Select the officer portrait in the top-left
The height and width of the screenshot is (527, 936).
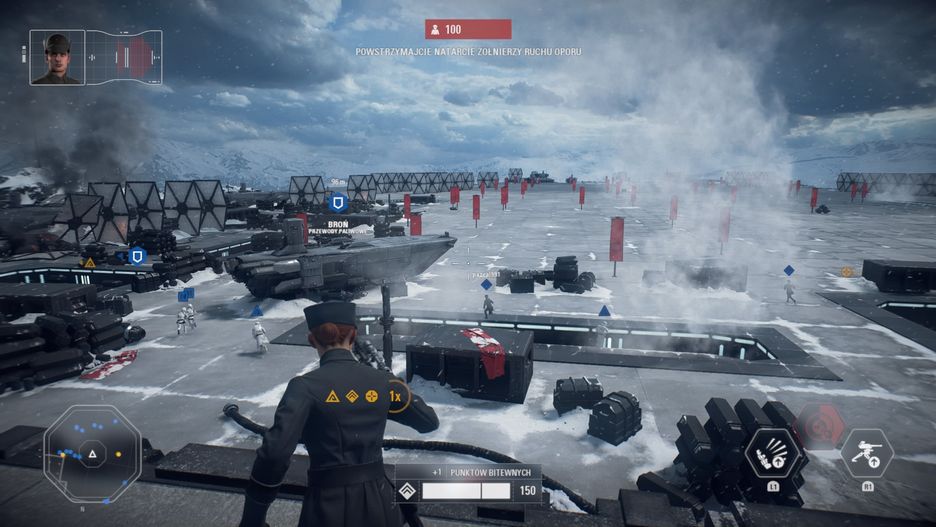pos(57,57)
